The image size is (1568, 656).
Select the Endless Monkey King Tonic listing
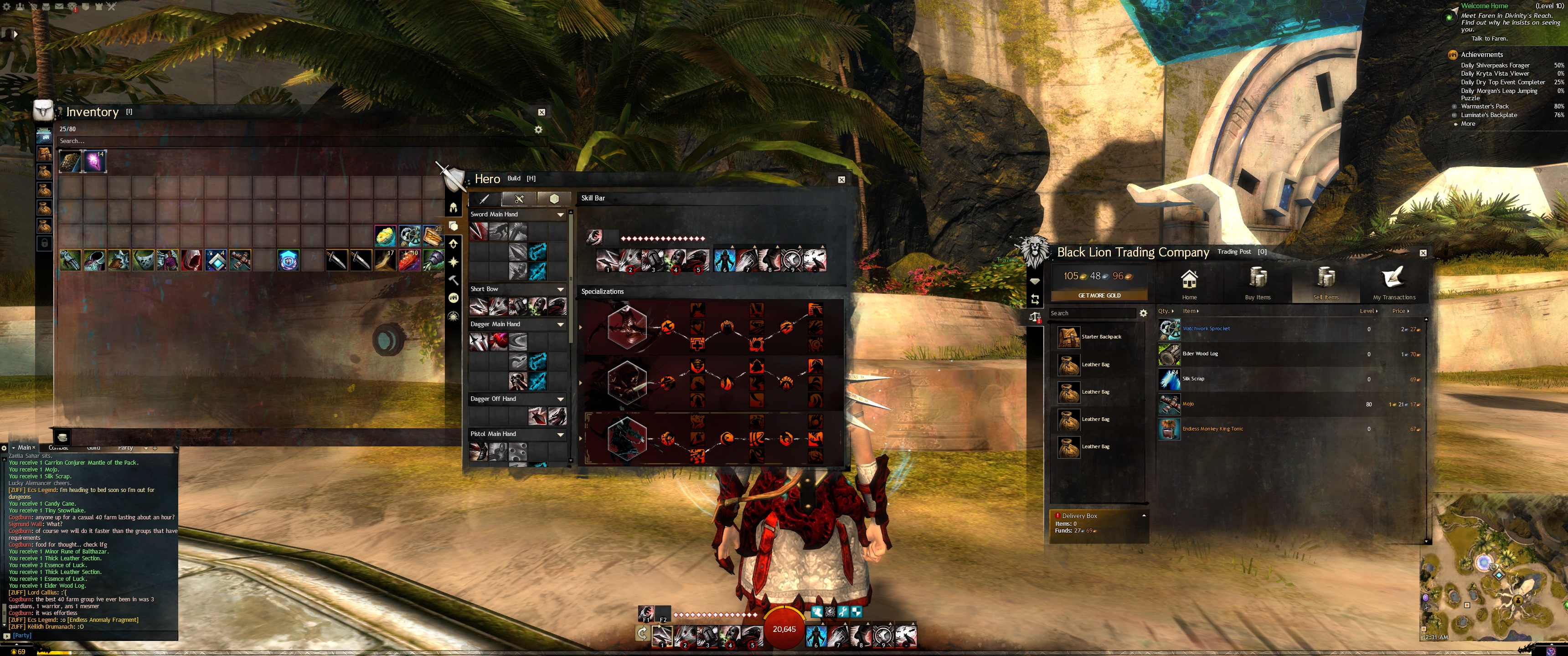point(1212,429)
